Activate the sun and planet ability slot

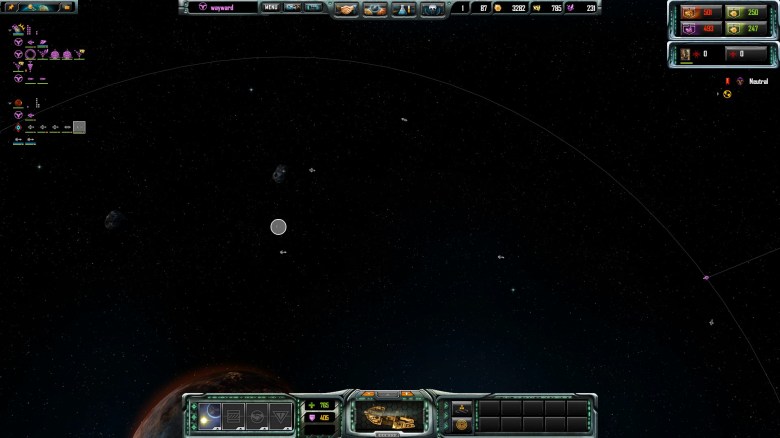[x=211, y=415]
